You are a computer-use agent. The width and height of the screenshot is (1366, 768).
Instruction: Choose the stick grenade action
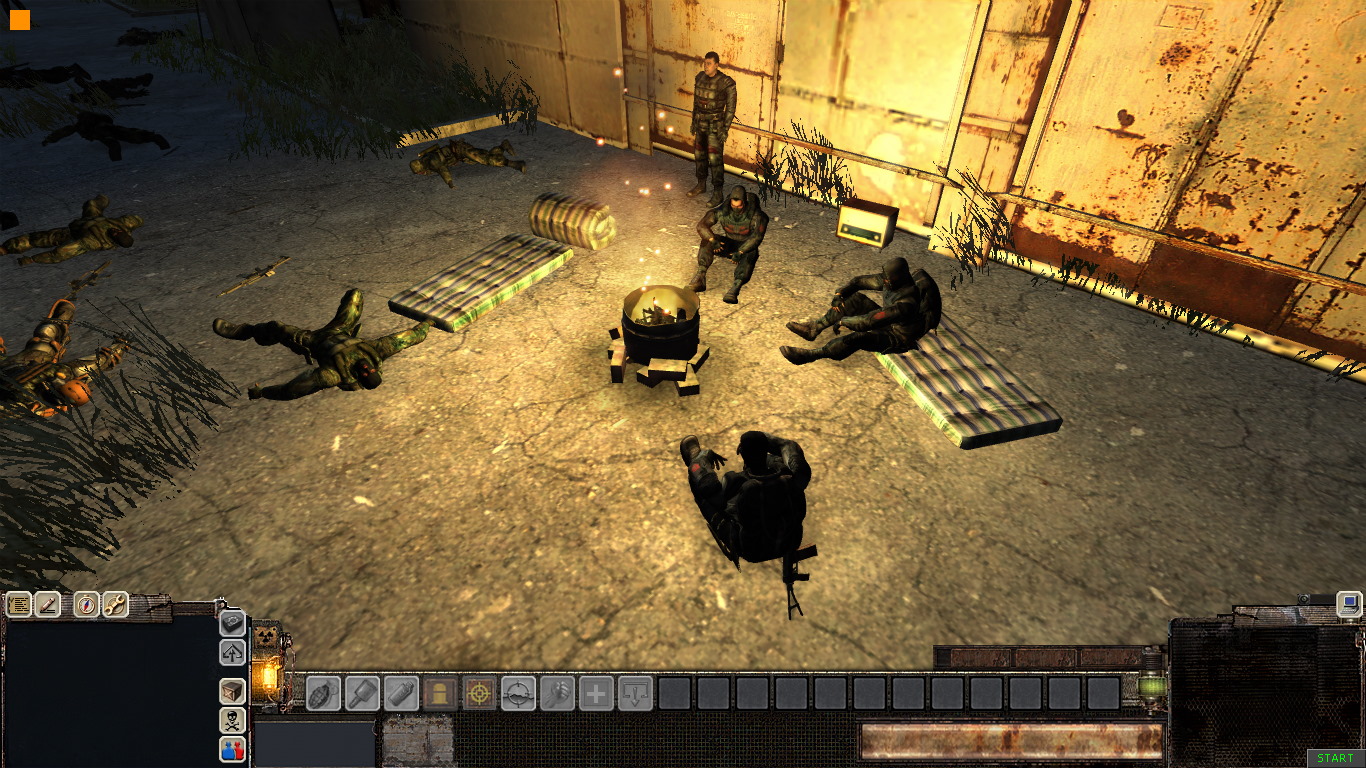coord(362,693)
